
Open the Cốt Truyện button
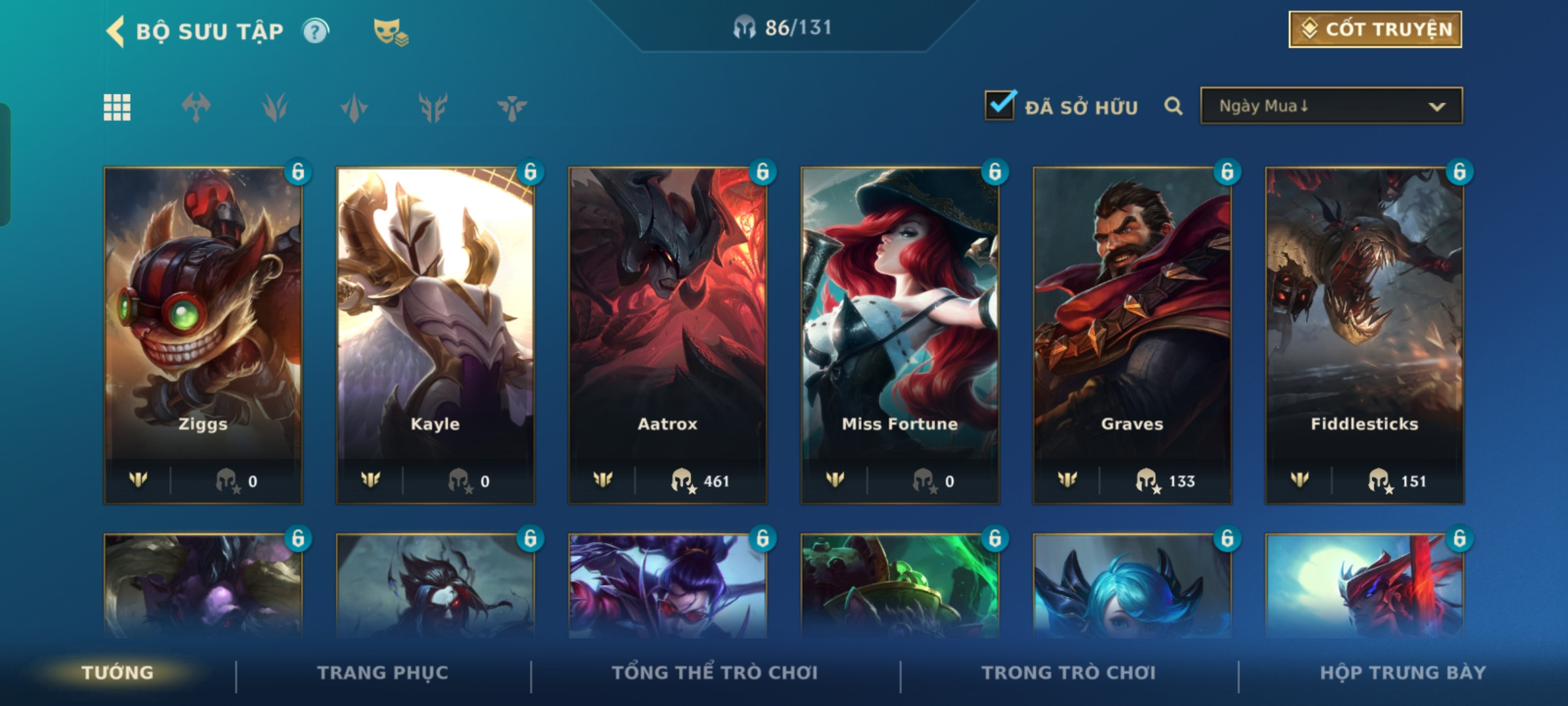coord(1375,29)
